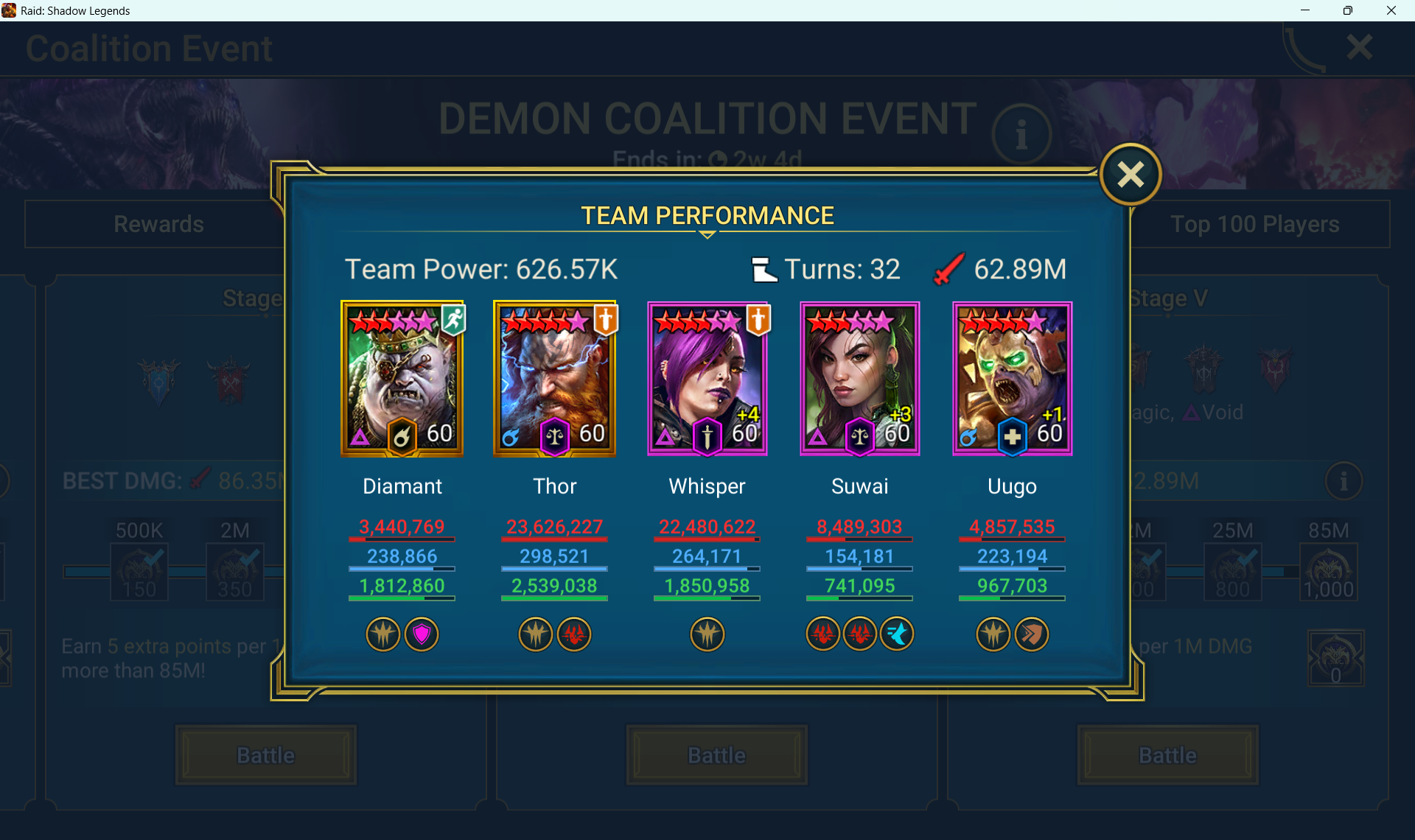Inspect Whisper's gold star mastery icon
The width and height of the screenshot is (1415, 840).
(707, 634)
